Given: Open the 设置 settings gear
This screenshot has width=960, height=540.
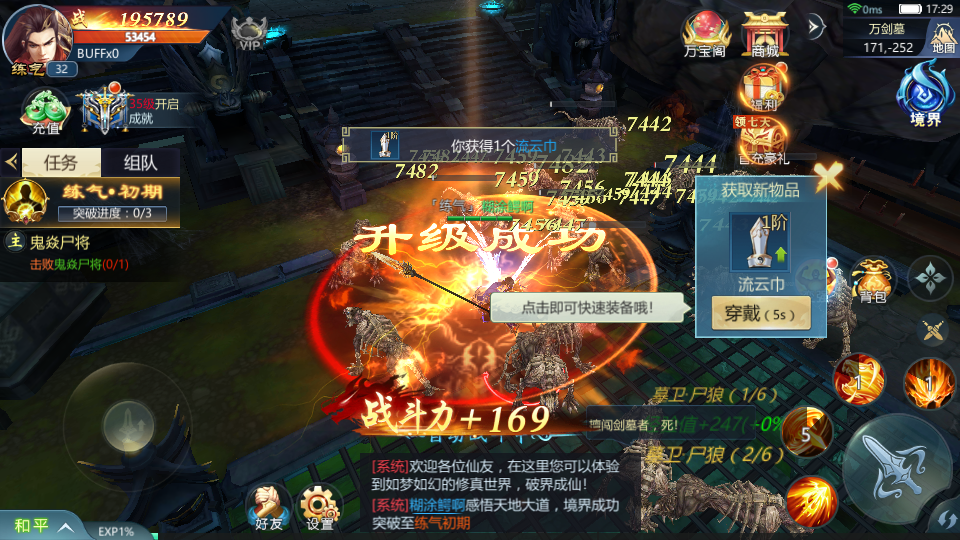Looking at the screenshot, I should coord(320,507).
